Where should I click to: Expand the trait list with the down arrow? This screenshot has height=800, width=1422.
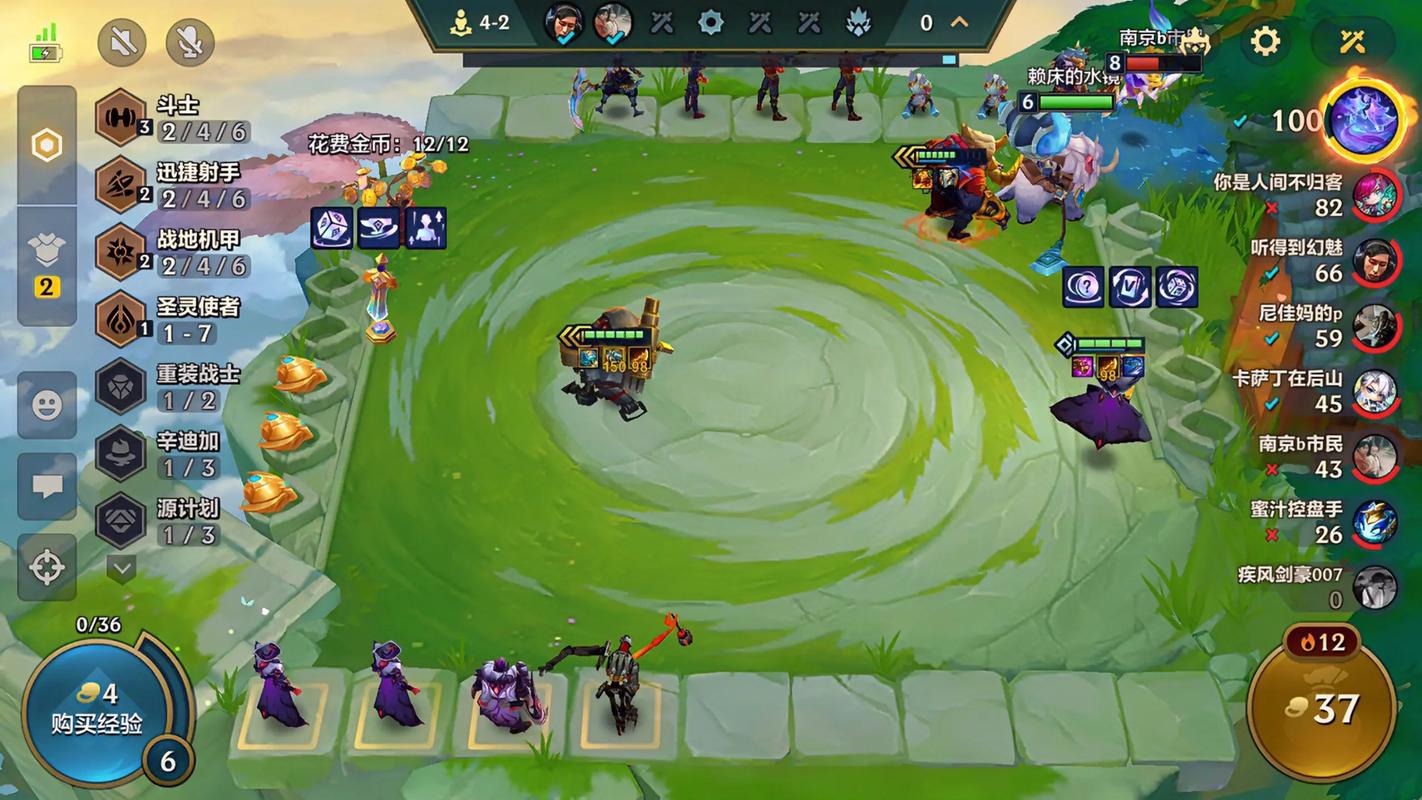click(122, 569)
